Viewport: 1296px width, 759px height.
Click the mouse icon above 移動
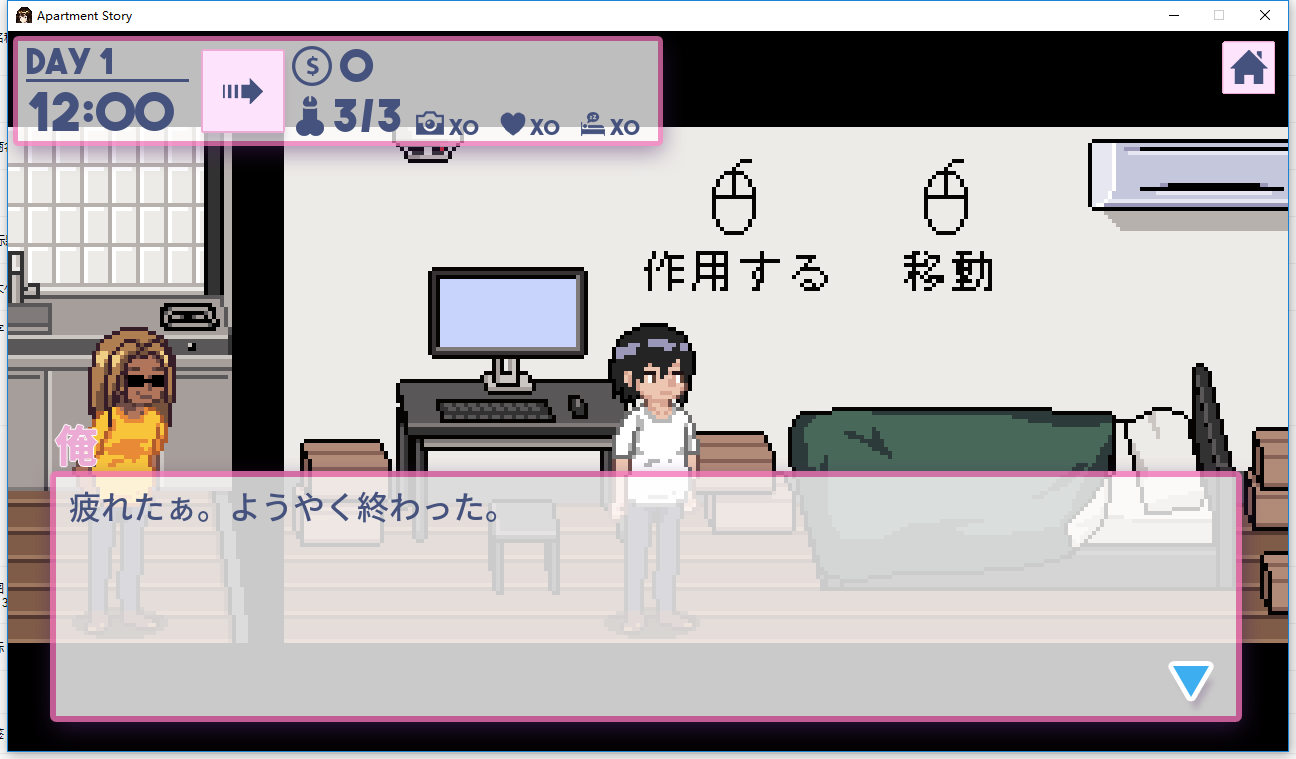[x=944, y=198]
